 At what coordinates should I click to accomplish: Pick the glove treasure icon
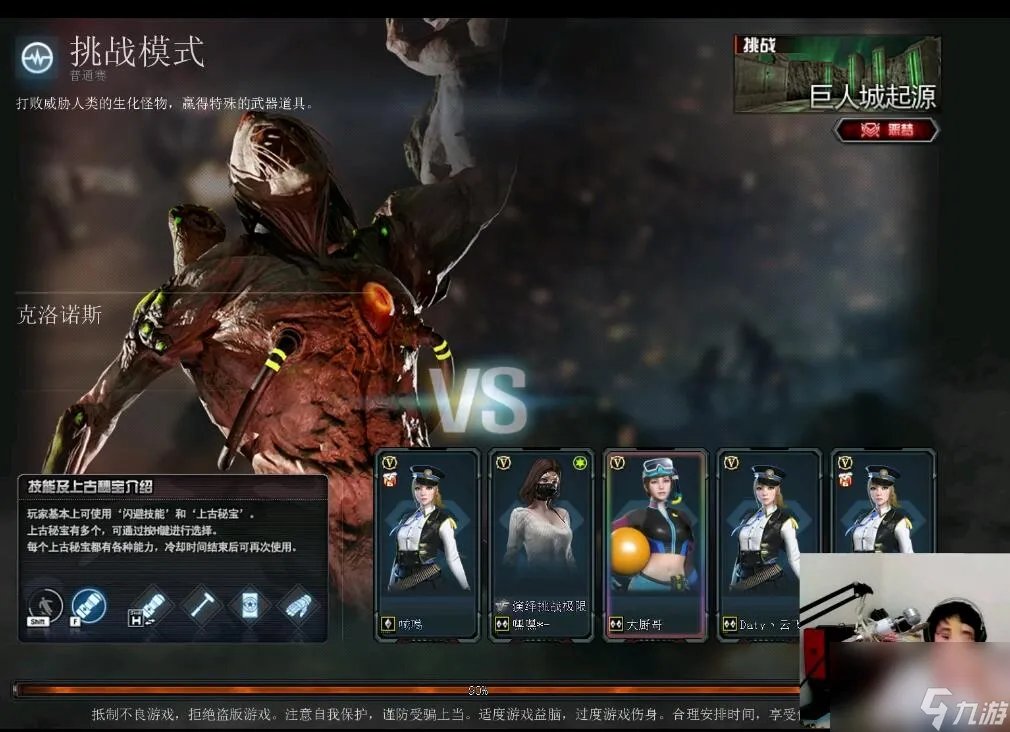297,606
